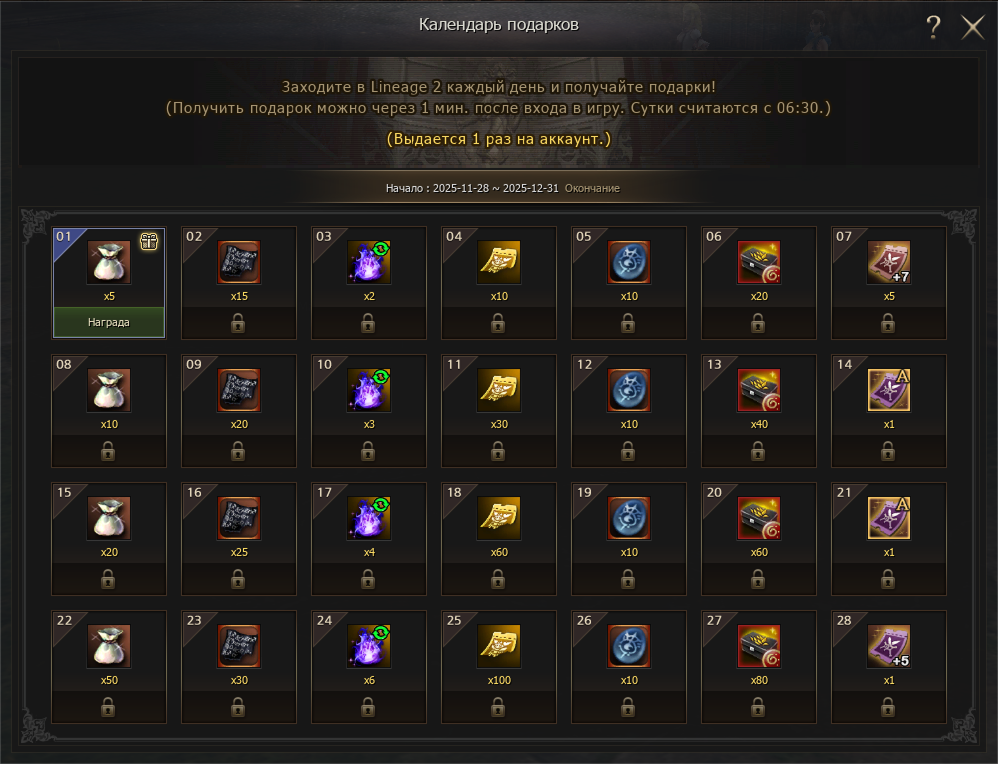The height and width of the screenshot is (764, 998).
Task: Select the day 07 +7 scroll reward
Action: [x=889, y=262]
